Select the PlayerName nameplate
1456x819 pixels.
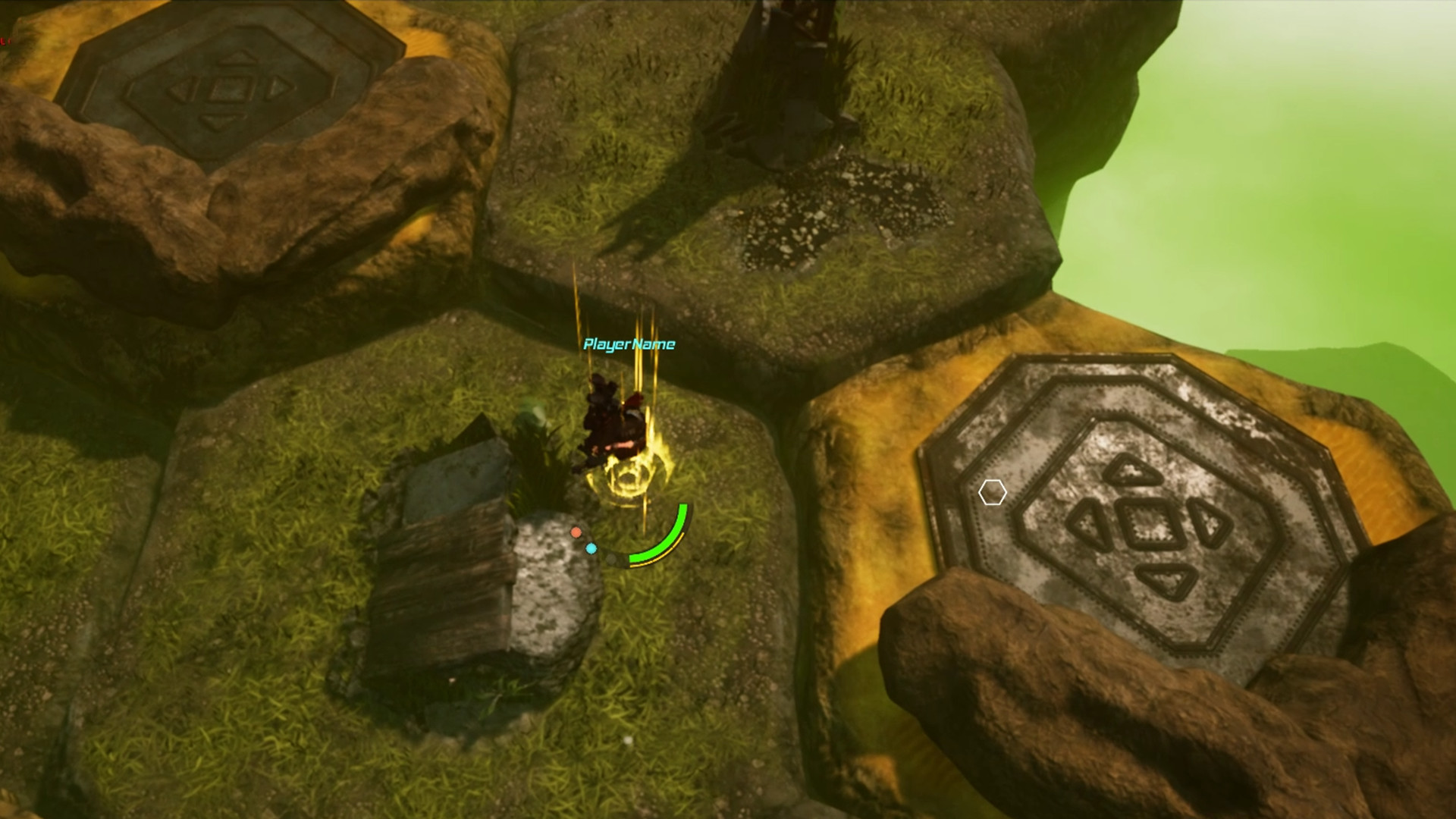(628, 345)
